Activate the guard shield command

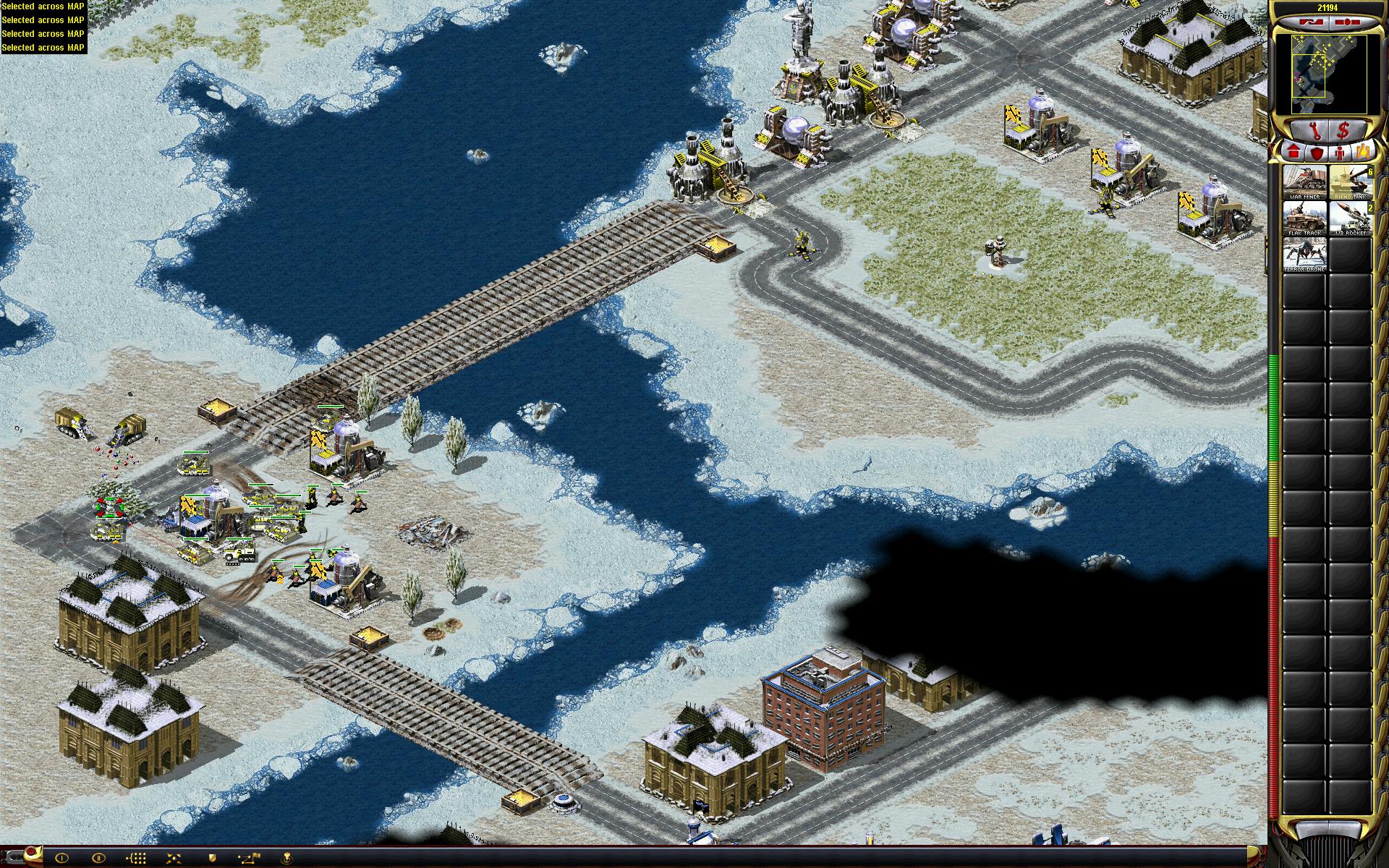[x=212, y=859]
